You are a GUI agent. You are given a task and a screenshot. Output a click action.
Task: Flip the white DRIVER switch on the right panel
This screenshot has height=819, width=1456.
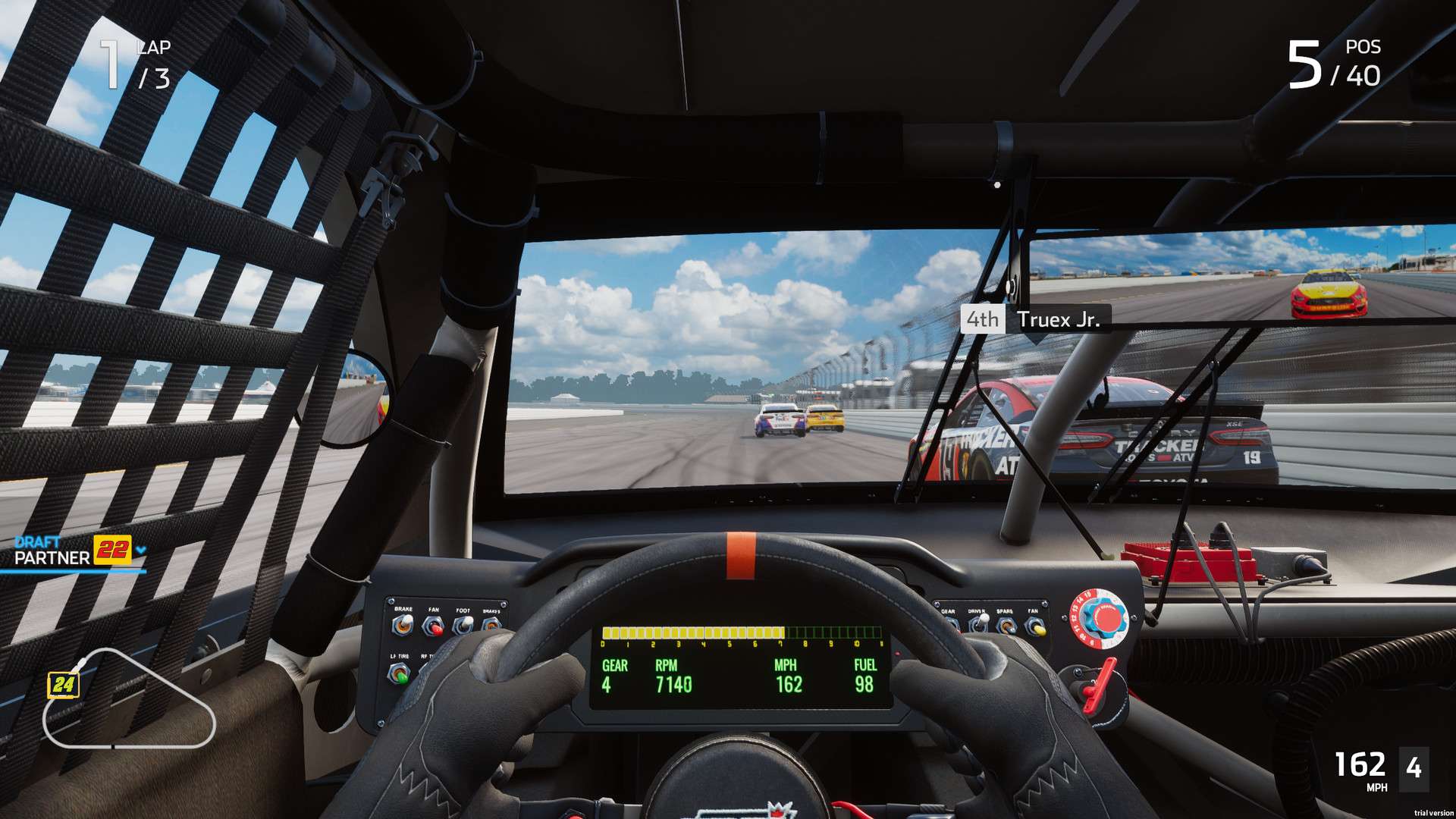(x=983, y=620)
